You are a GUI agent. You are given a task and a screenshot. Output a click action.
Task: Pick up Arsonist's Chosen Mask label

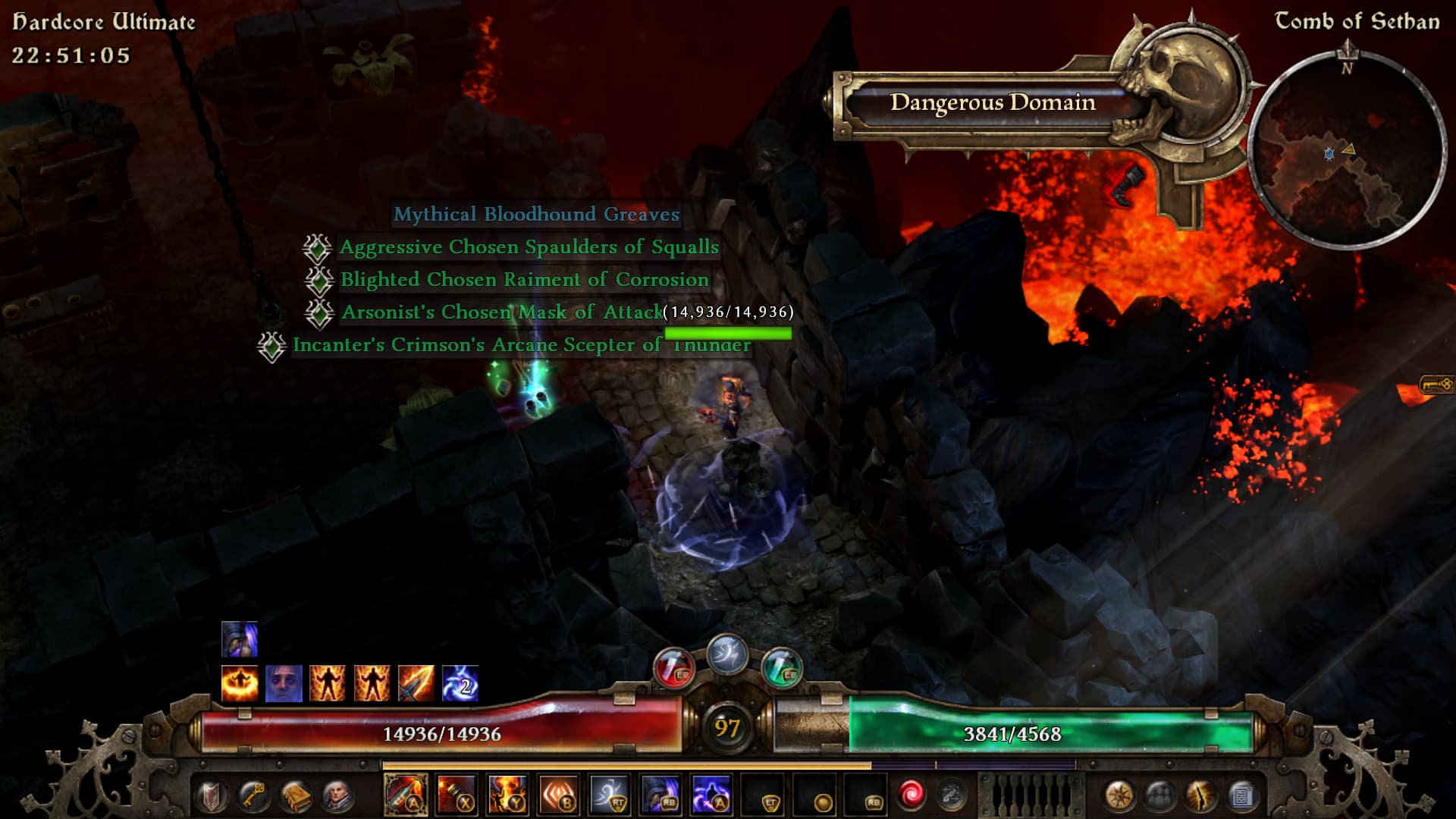tap(501, 312)
